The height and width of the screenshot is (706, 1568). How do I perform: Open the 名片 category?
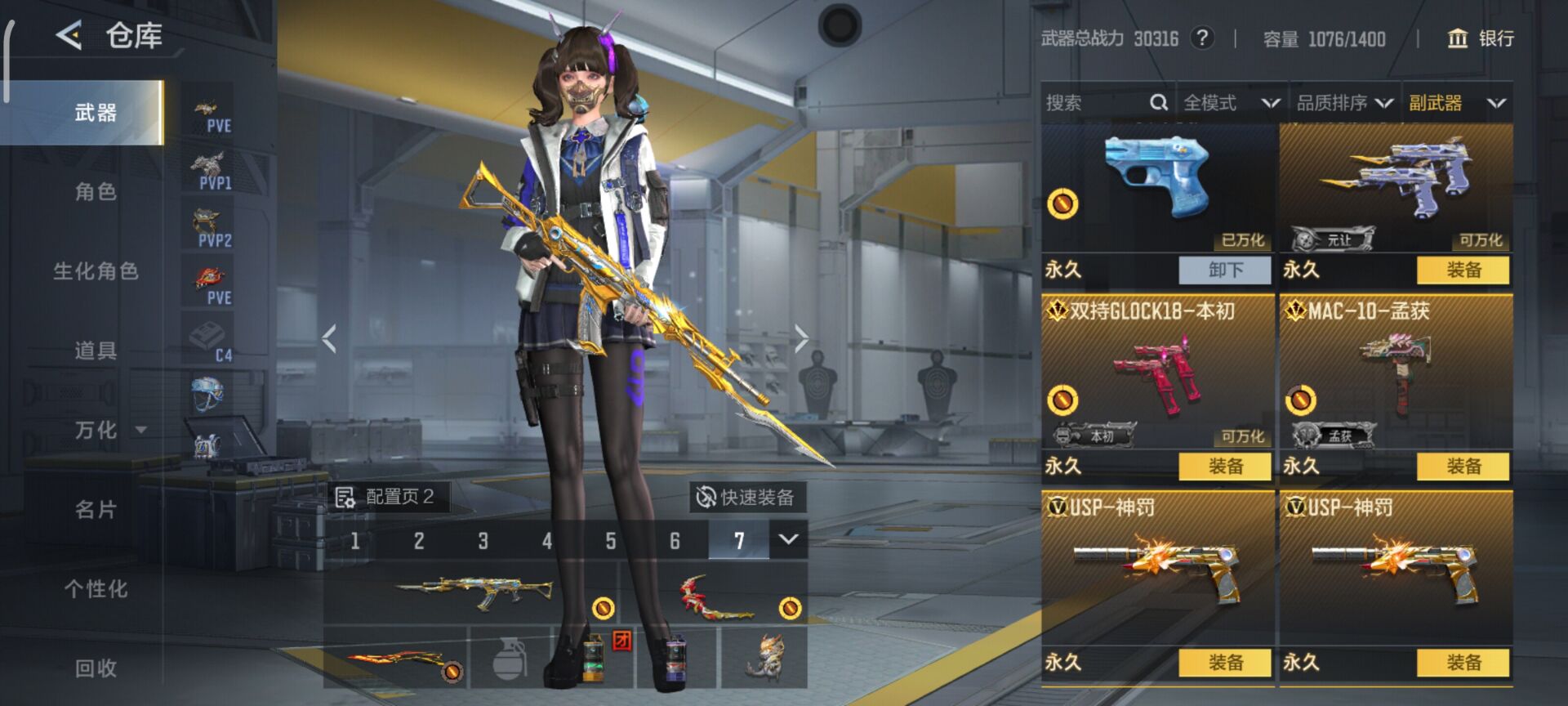(96, 510)
